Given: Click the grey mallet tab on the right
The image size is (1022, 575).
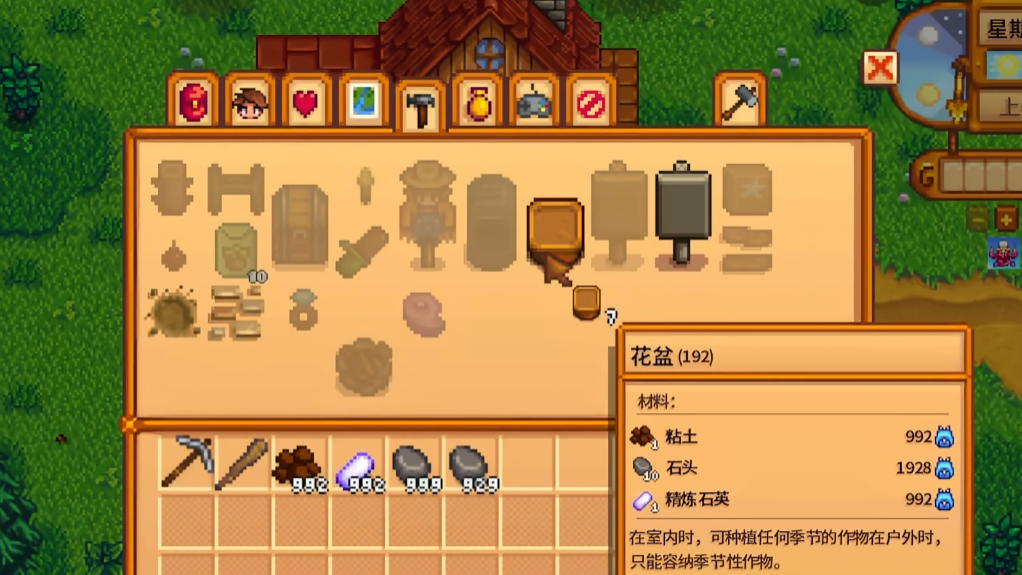Looking at the screenshot, I should coord(740,101).
